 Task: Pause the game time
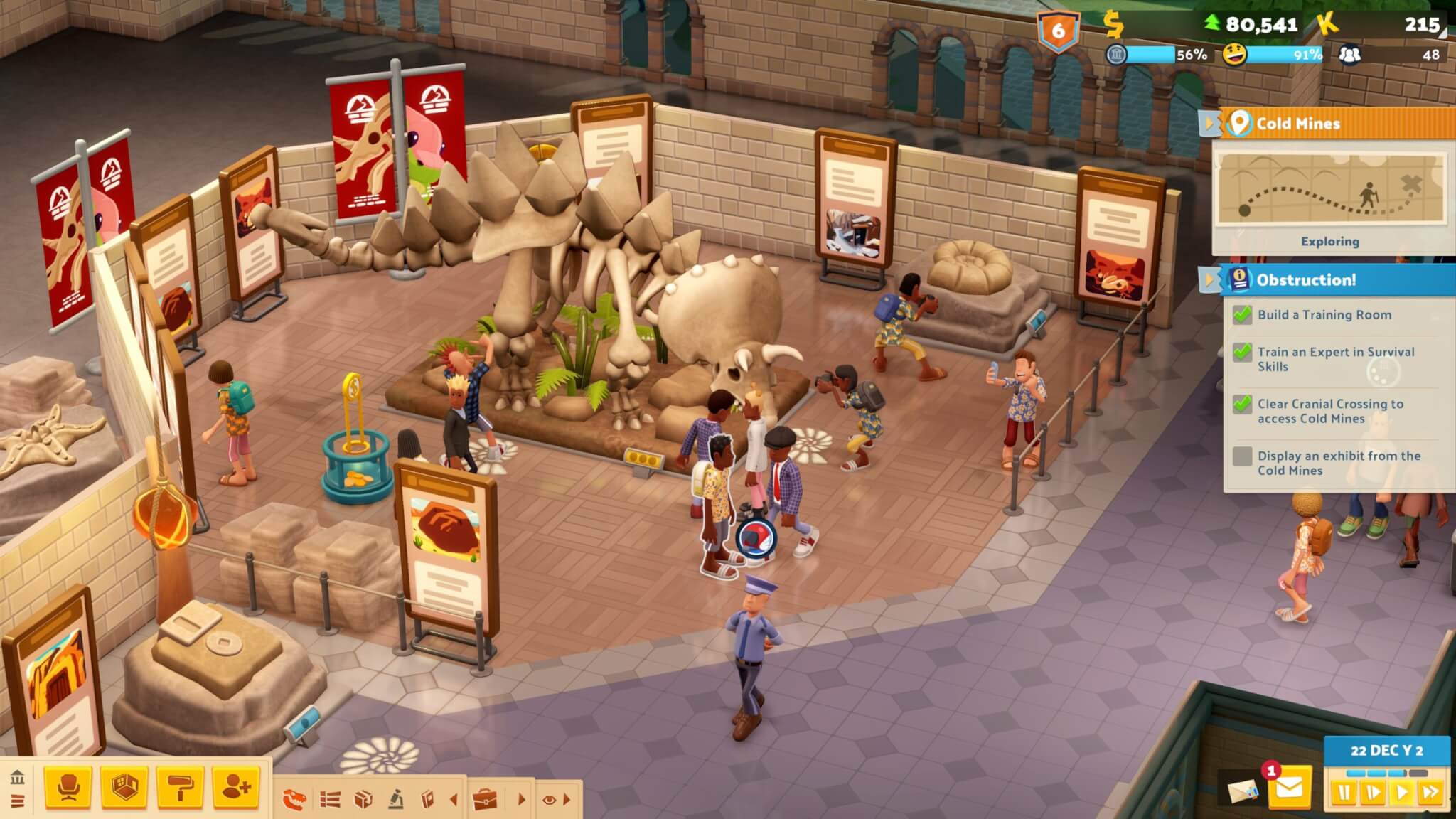1344,792
